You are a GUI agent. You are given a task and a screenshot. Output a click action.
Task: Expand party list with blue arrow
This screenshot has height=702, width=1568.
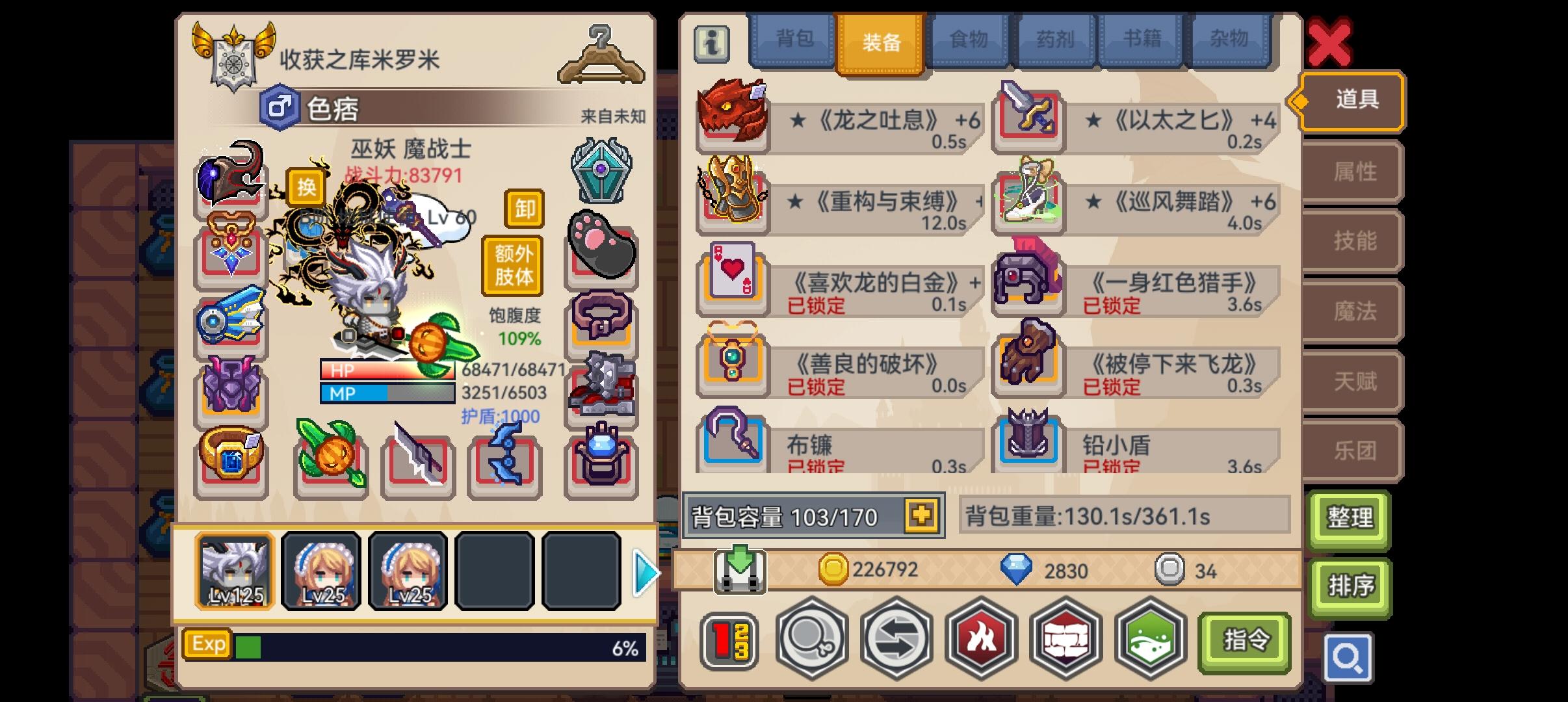[x=645, y=572]
